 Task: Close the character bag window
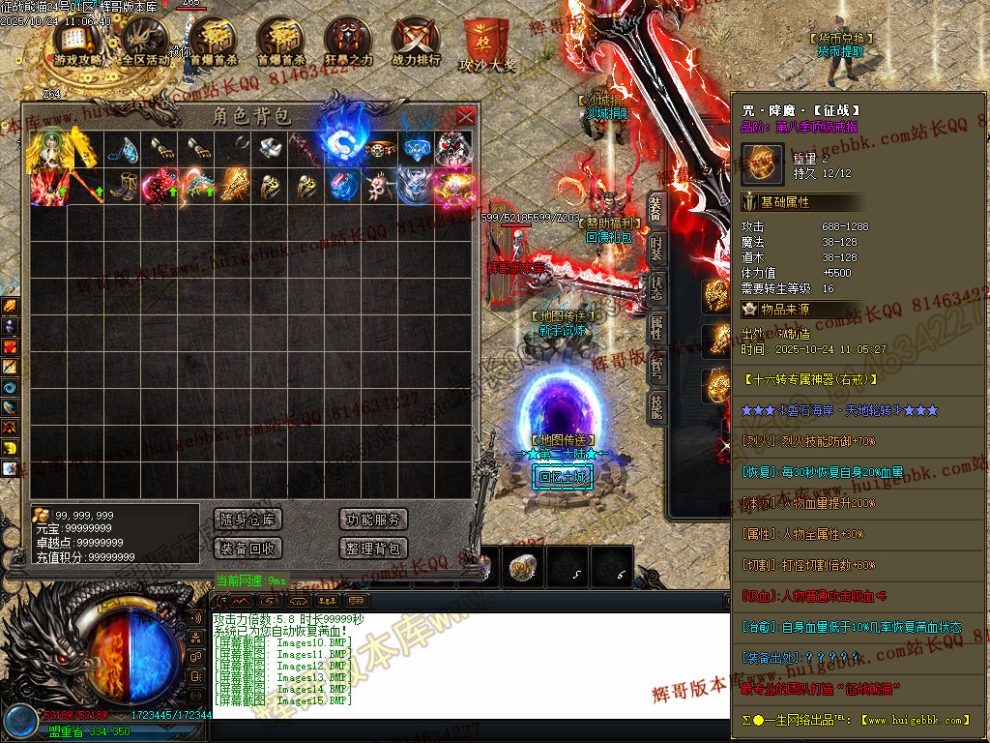click(x=465, y=116)
